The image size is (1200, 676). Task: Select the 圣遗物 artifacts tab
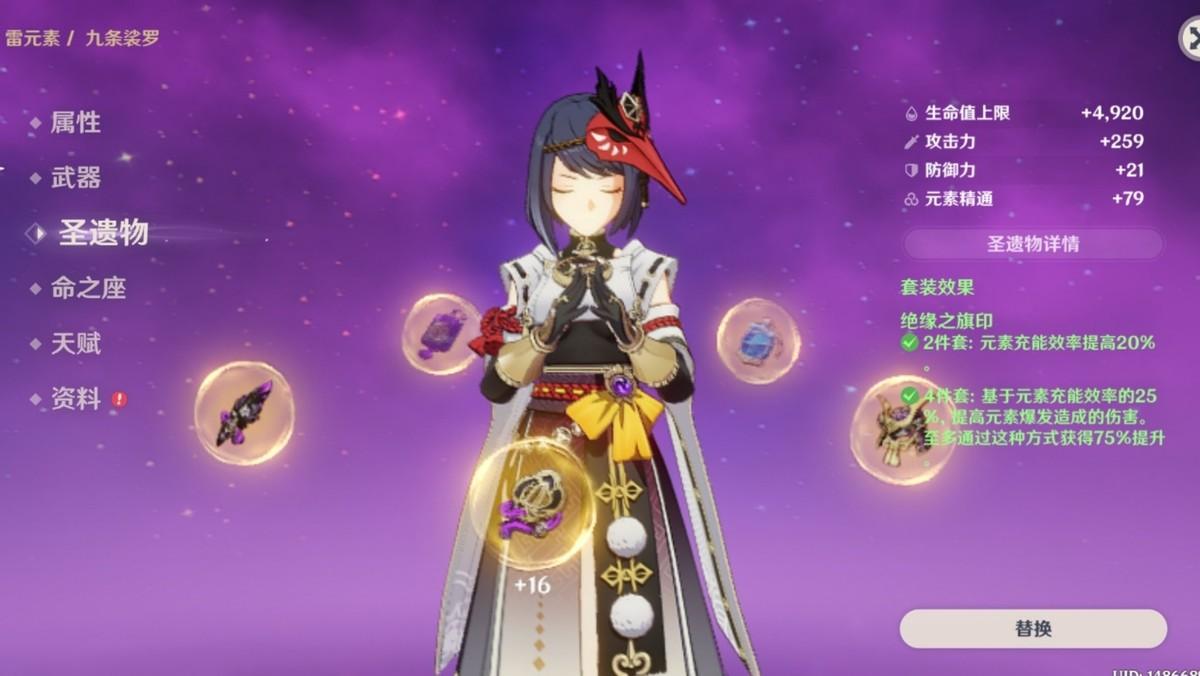[102, 233]
